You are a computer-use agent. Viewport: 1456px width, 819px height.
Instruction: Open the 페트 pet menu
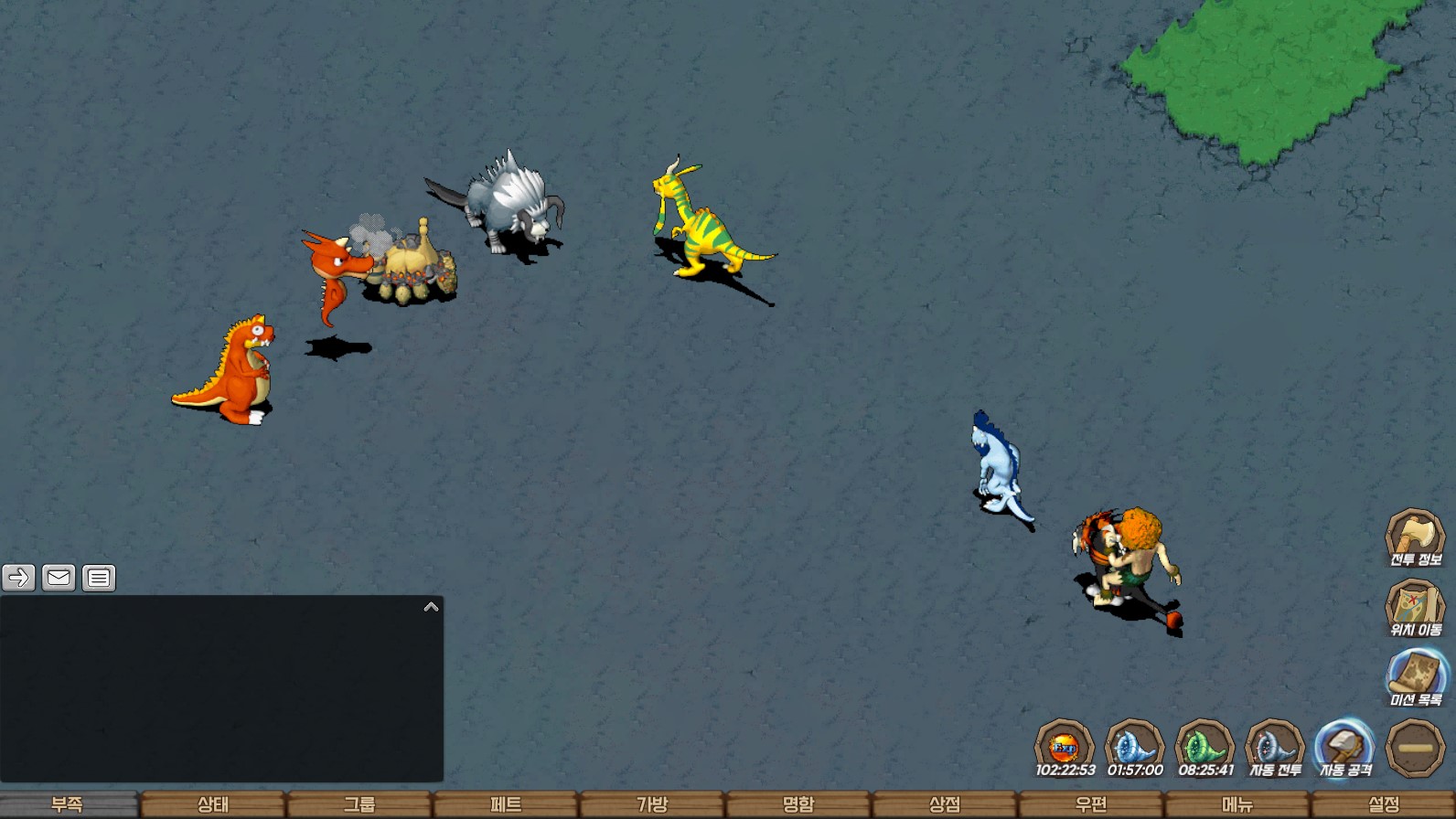pos(506,804)
